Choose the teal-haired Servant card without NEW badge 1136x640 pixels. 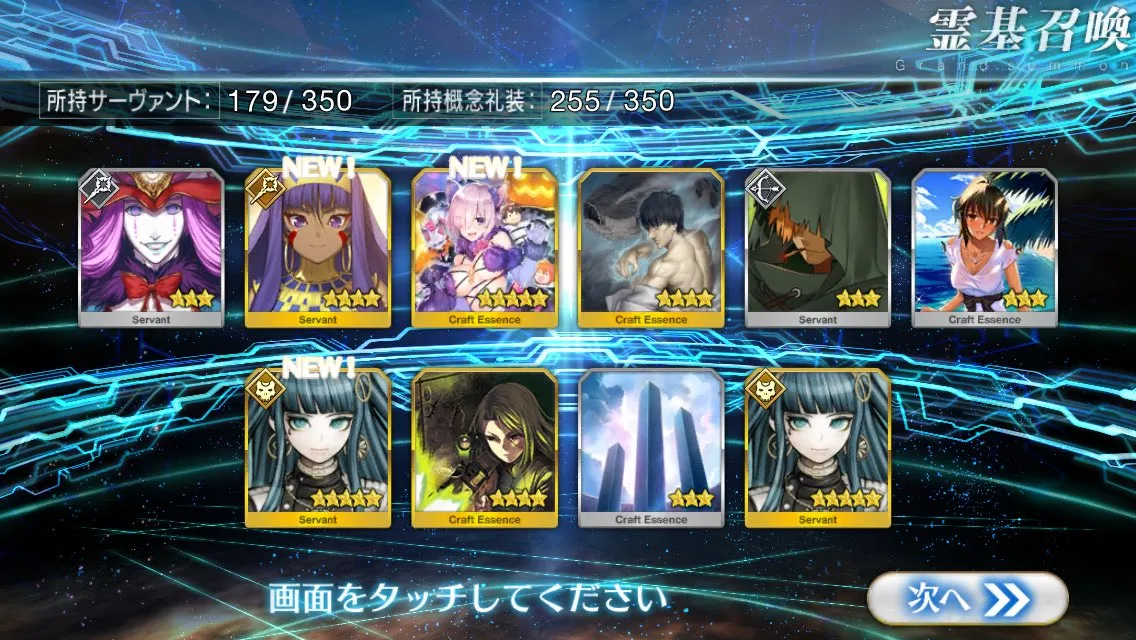(818, 448)
